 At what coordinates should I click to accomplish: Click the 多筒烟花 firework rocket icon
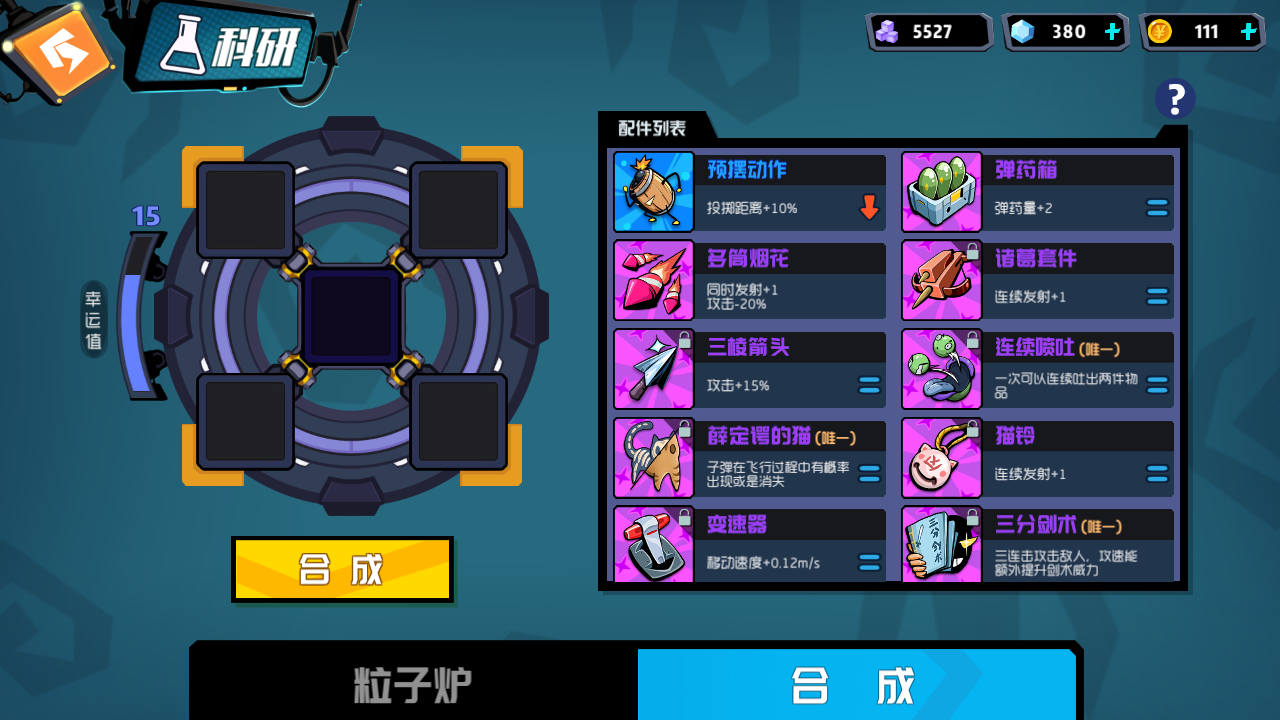653,280
